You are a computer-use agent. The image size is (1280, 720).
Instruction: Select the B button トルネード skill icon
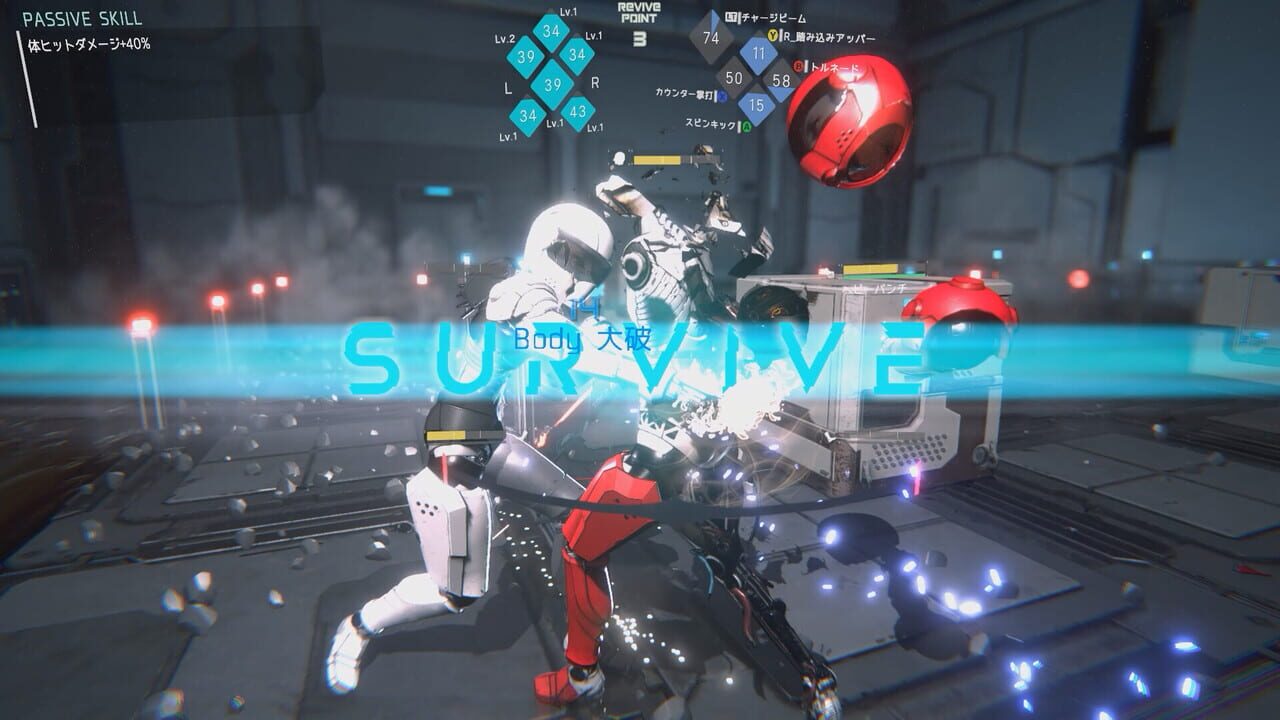point(798,66)
